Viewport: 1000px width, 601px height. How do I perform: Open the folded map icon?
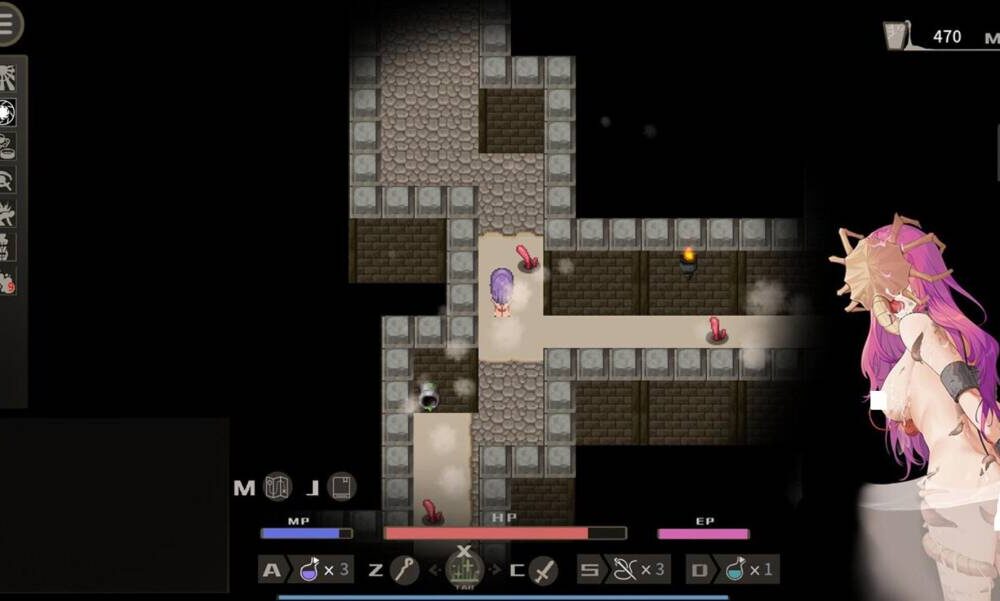click(277, 487)
